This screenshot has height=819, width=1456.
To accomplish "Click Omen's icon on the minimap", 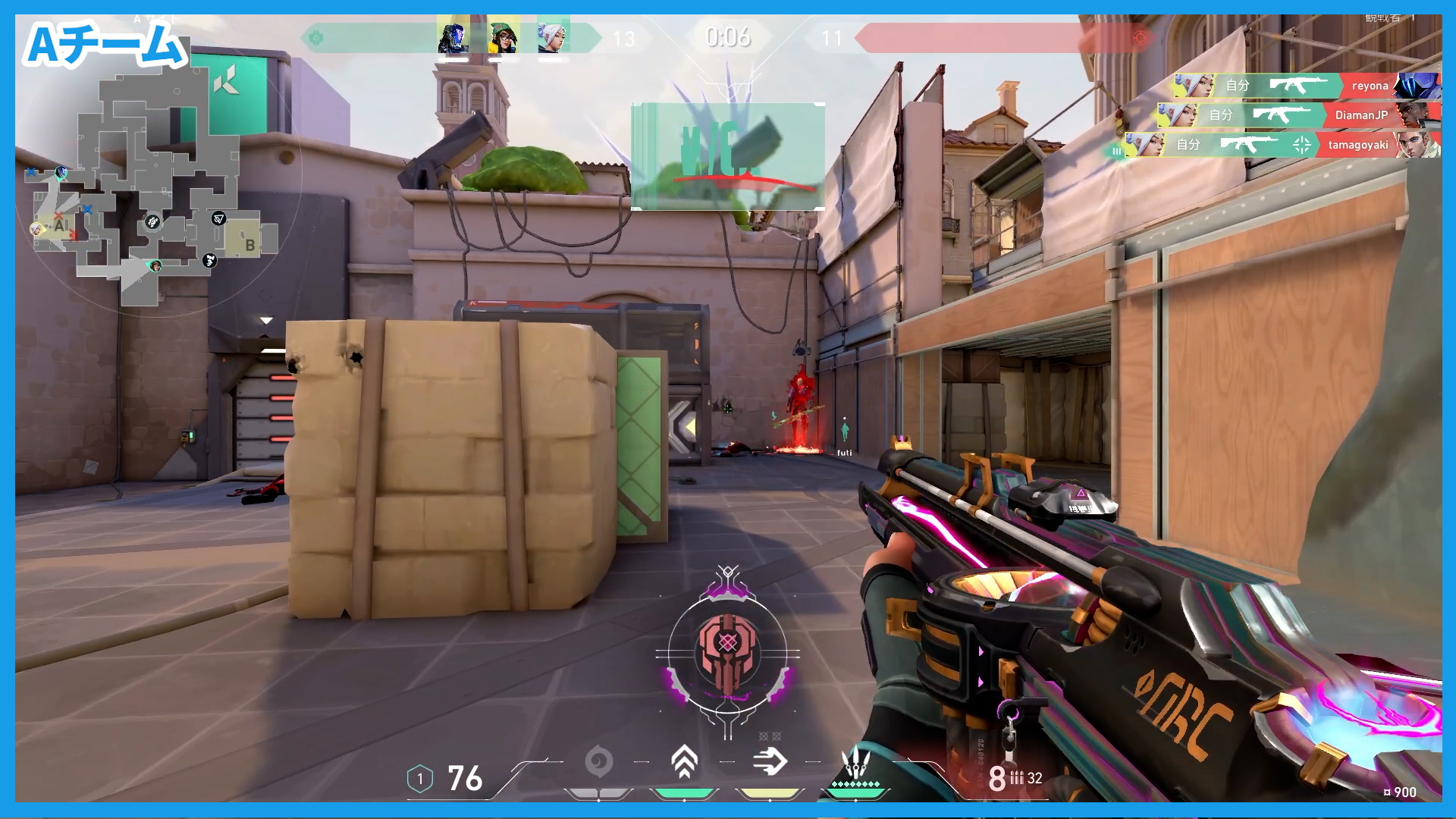I will coord(61,172).
